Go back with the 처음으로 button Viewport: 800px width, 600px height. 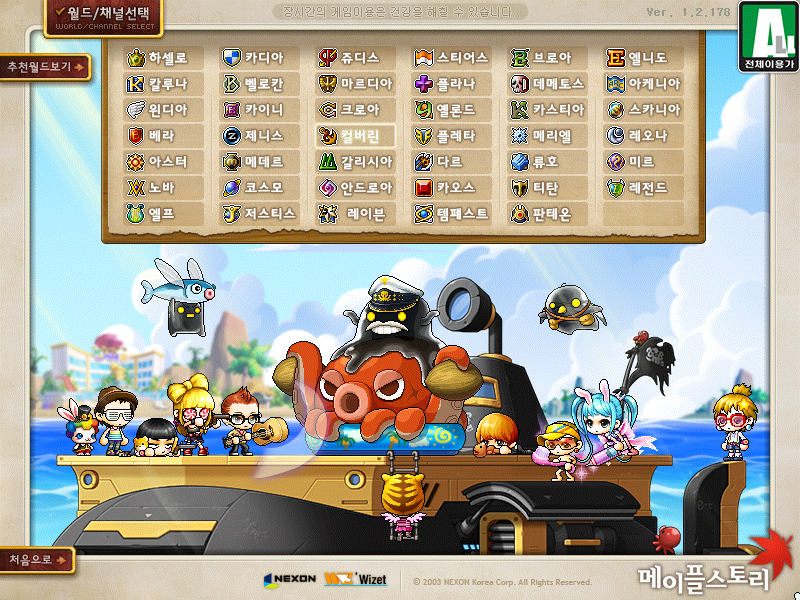point(37,560)
